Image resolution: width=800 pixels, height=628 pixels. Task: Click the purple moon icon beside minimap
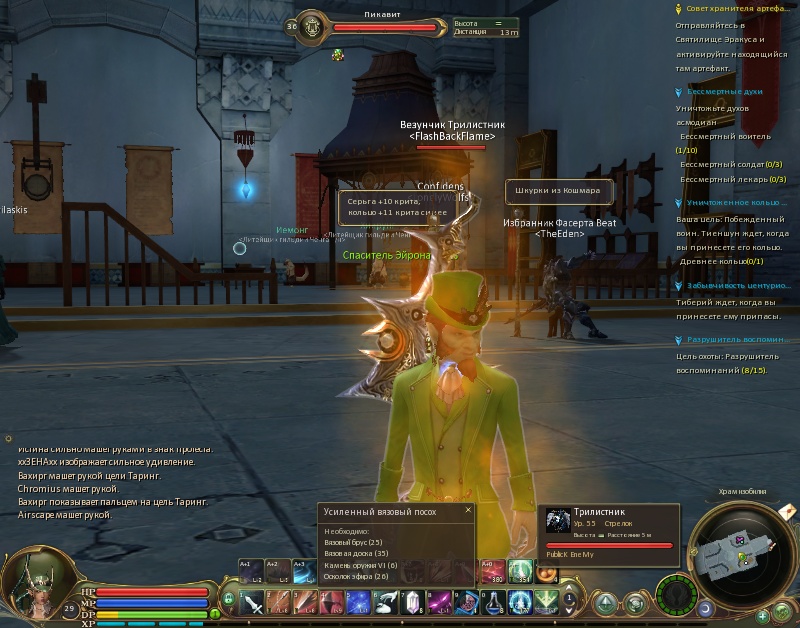click(x=705, y=608)
